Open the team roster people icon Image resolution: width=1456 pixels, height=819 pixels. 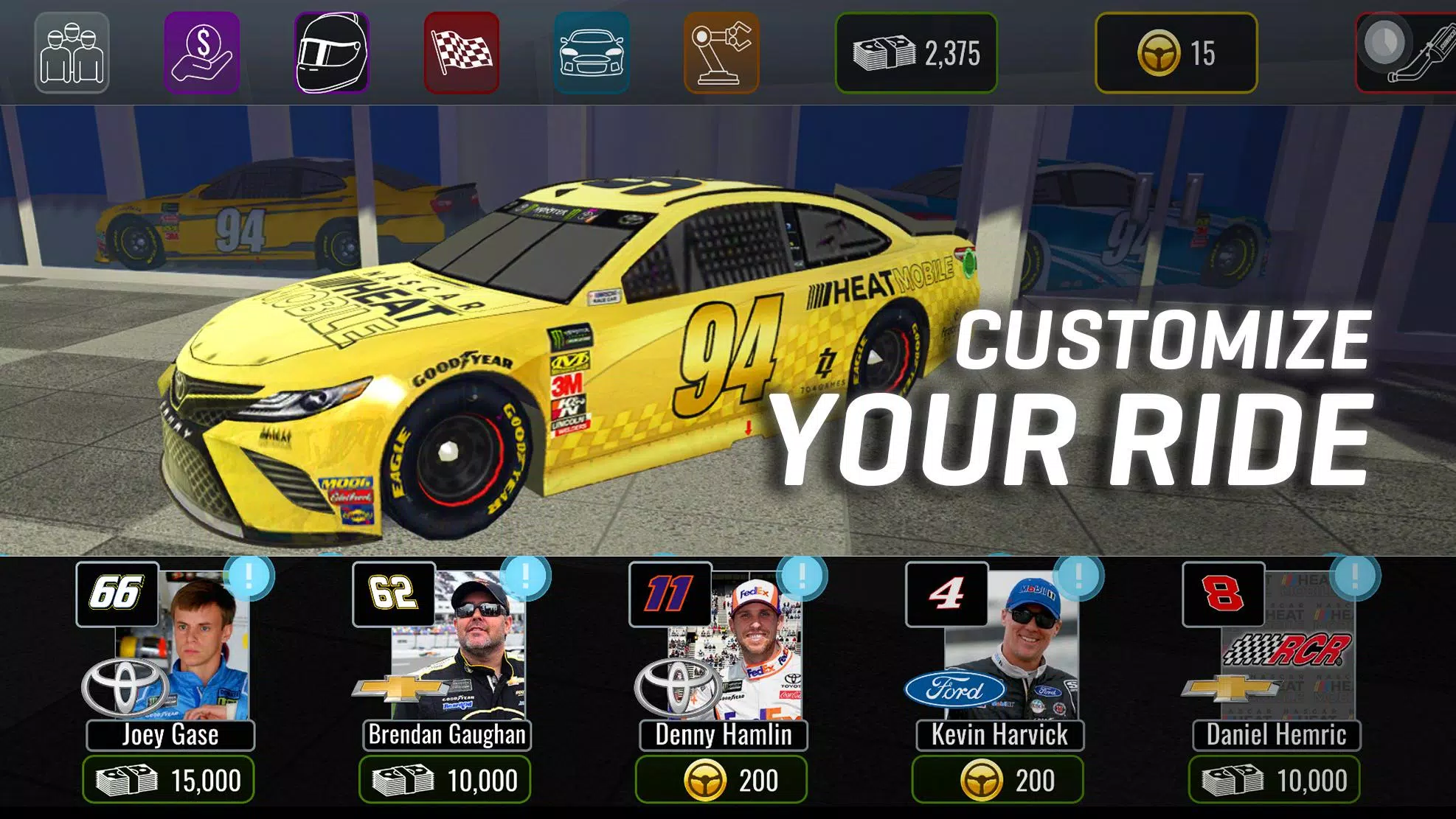coord(71,53)
